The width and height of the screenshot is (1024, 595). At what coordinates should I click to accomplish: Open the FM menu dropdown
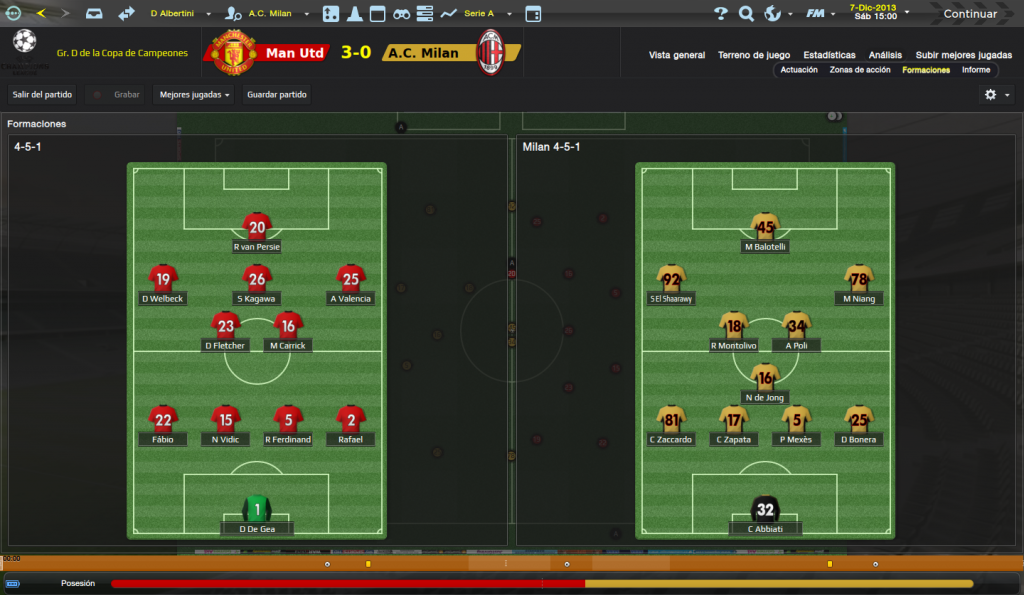click(x=820, y=14)
